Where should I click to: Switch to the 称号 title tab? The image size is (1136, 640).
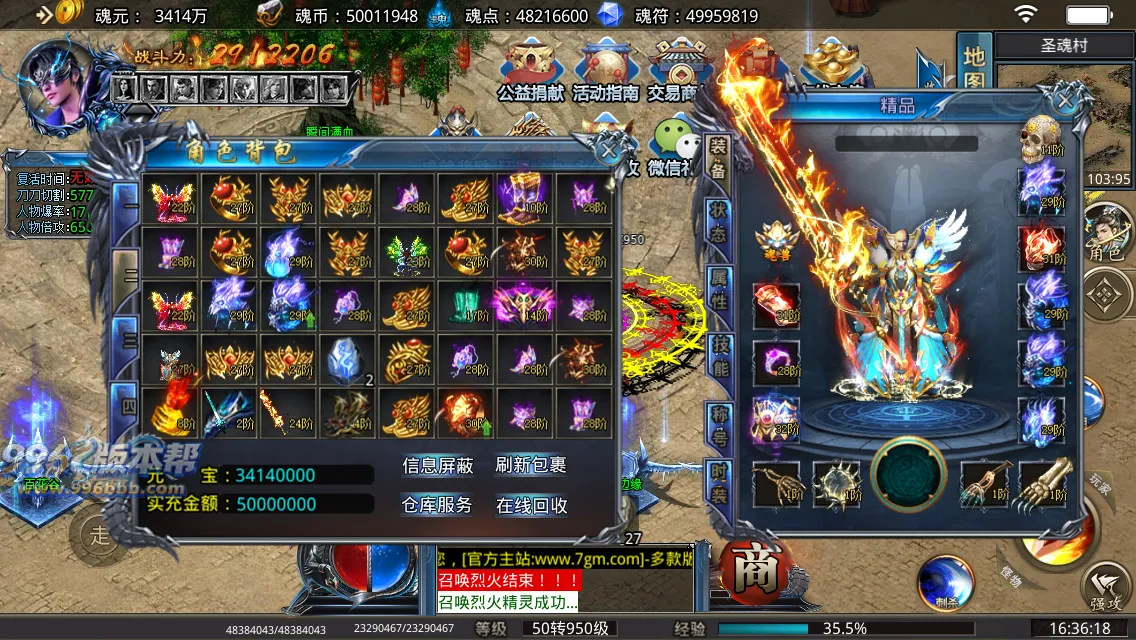(718, 426)
